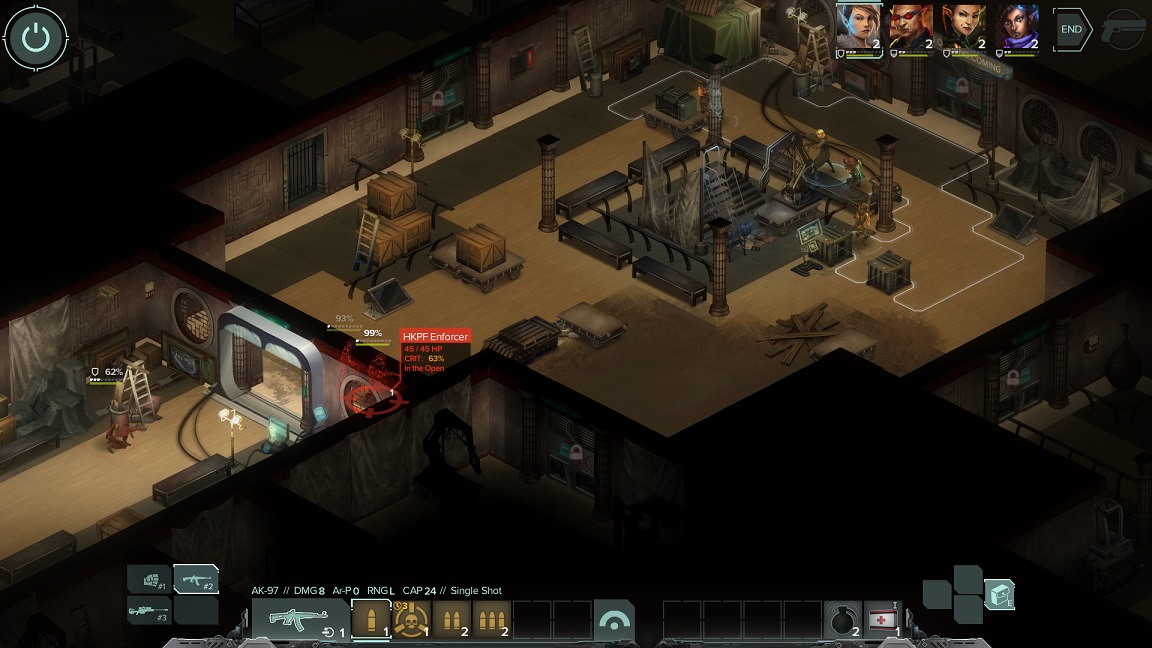Toggle the pistol combat mode icon
Image resolution: width=1152 pixels, height=648 pixels.
pos(1123,30)
